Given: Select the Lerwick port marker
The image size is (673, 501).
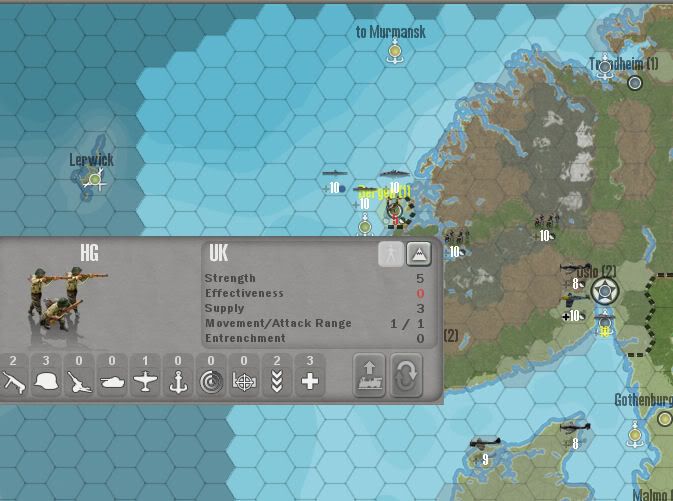Looking at the screenshot, I should (x=95, y=180).
